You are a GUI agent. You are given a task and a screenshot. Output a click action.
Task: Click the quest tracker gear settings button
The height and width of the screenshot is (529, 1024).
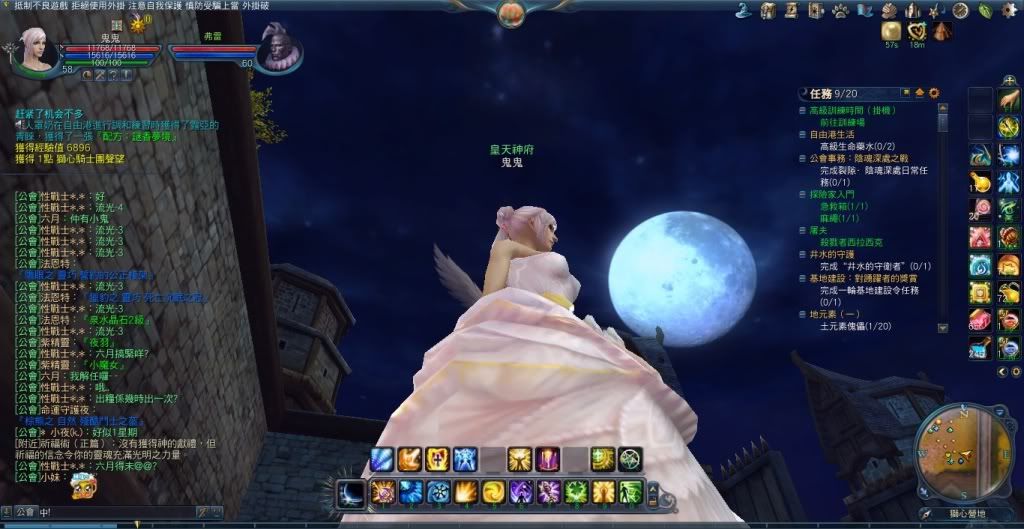(934, 93)
